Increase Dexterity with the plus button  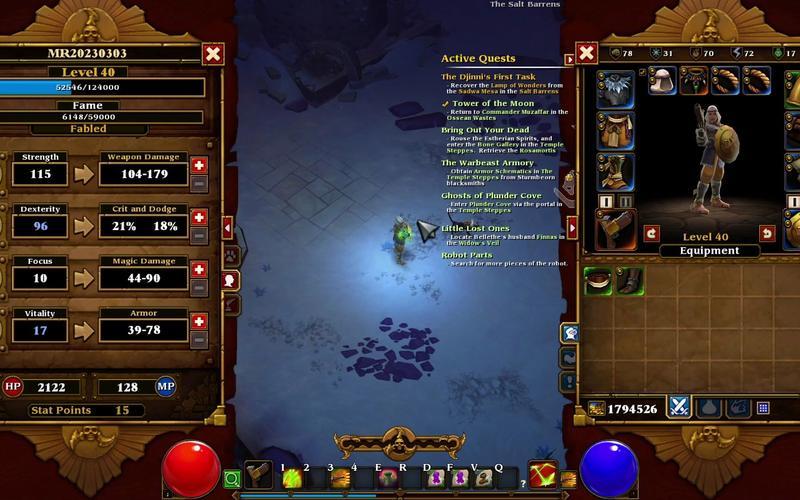[199, 217]
